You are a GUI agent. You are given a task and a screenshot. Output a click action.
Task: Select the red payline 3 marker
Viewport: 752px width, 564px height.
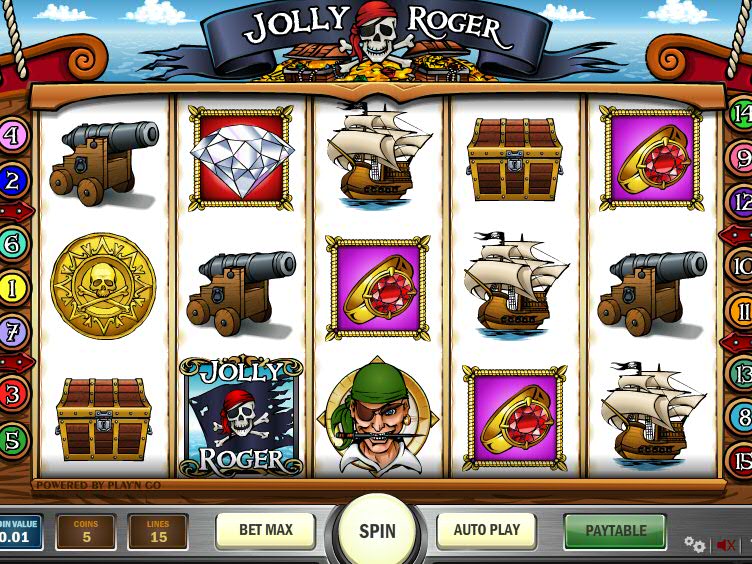coord(12,394)
